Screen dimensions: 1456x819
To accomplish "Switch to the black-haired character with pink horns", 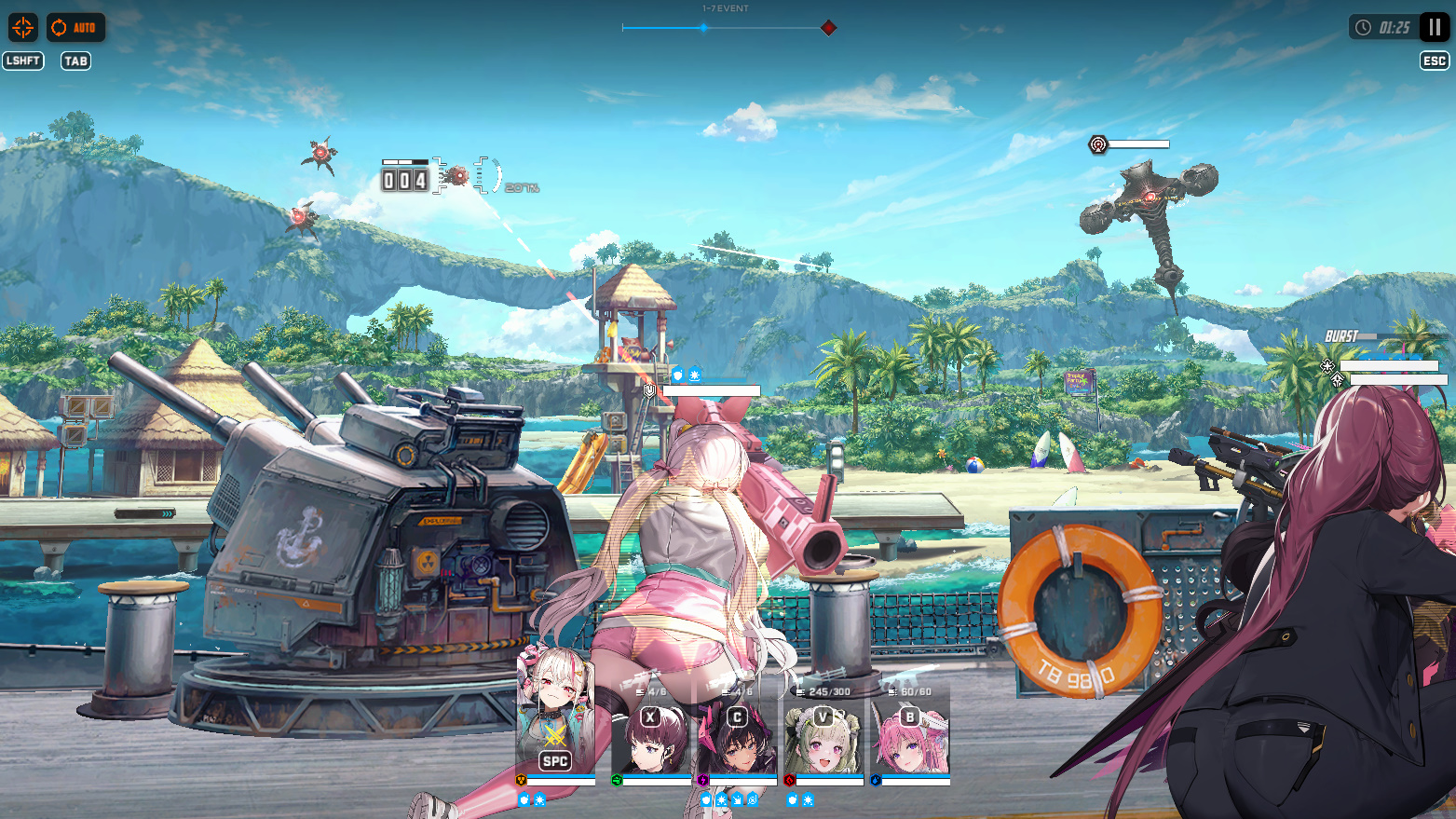I will [737, 741].
